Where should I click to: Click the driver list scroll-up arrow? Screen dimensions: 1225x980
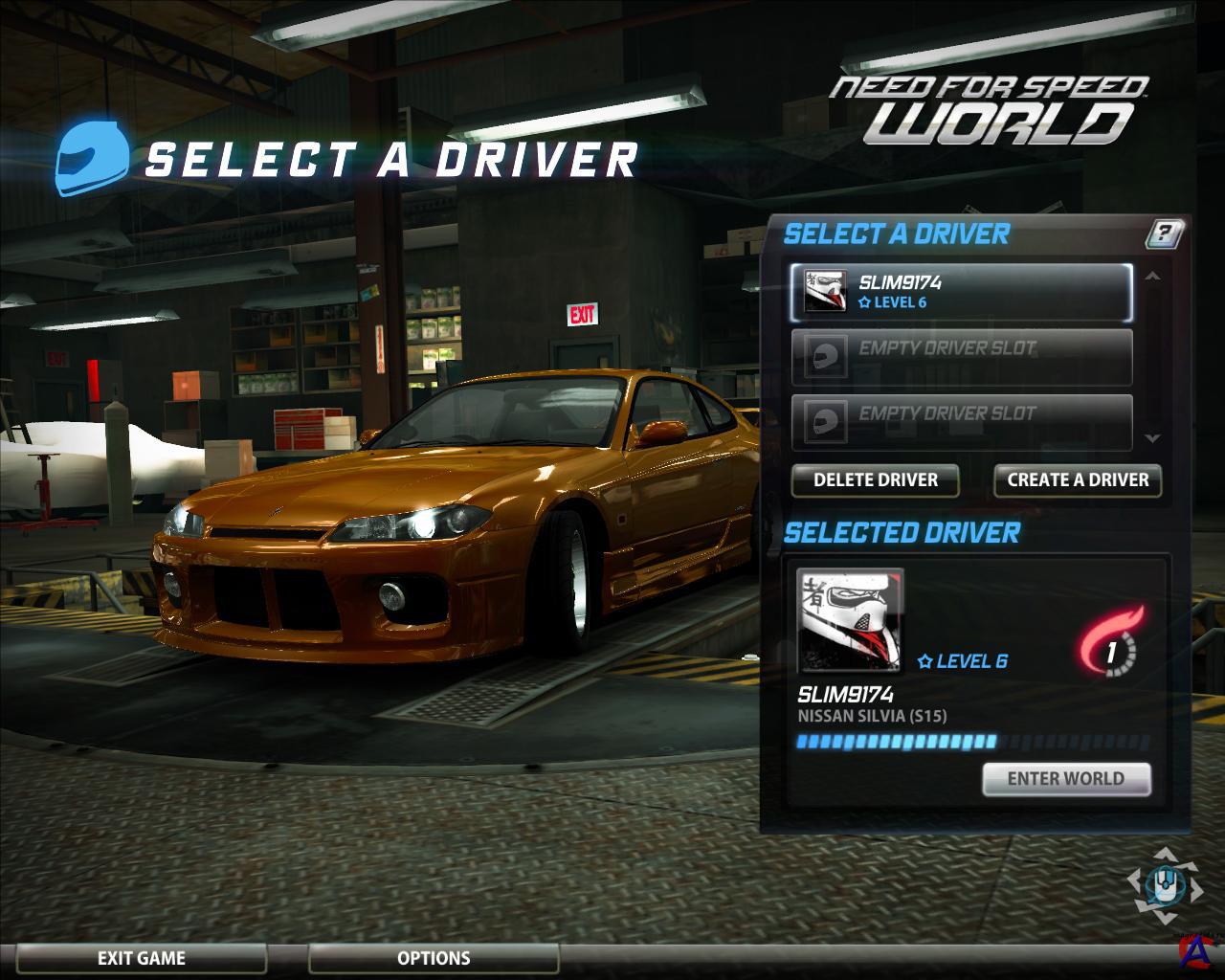pyautogui.click(x=1152, y=277)
